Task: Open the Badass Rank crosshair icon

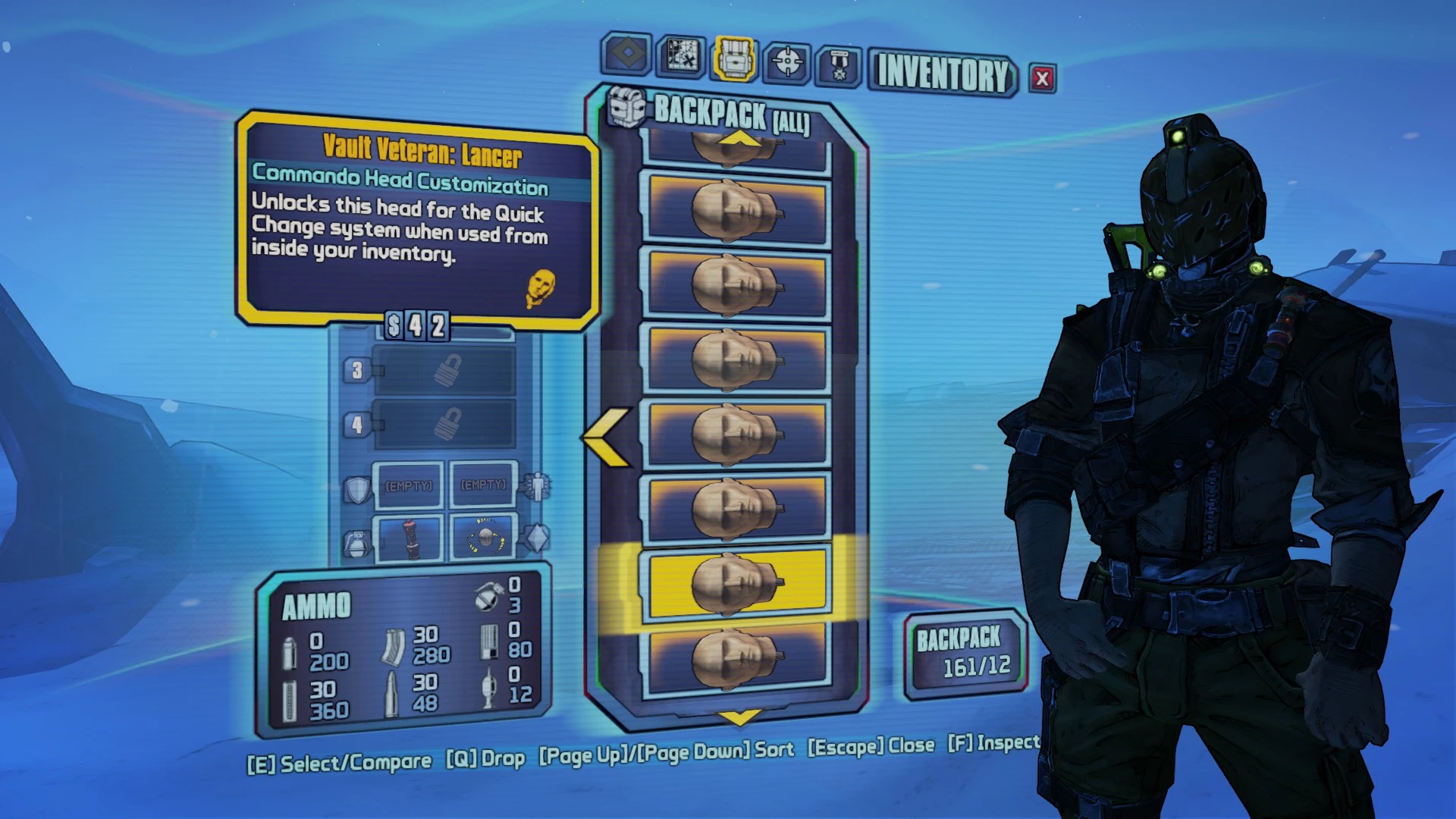Action: point(786,60)
